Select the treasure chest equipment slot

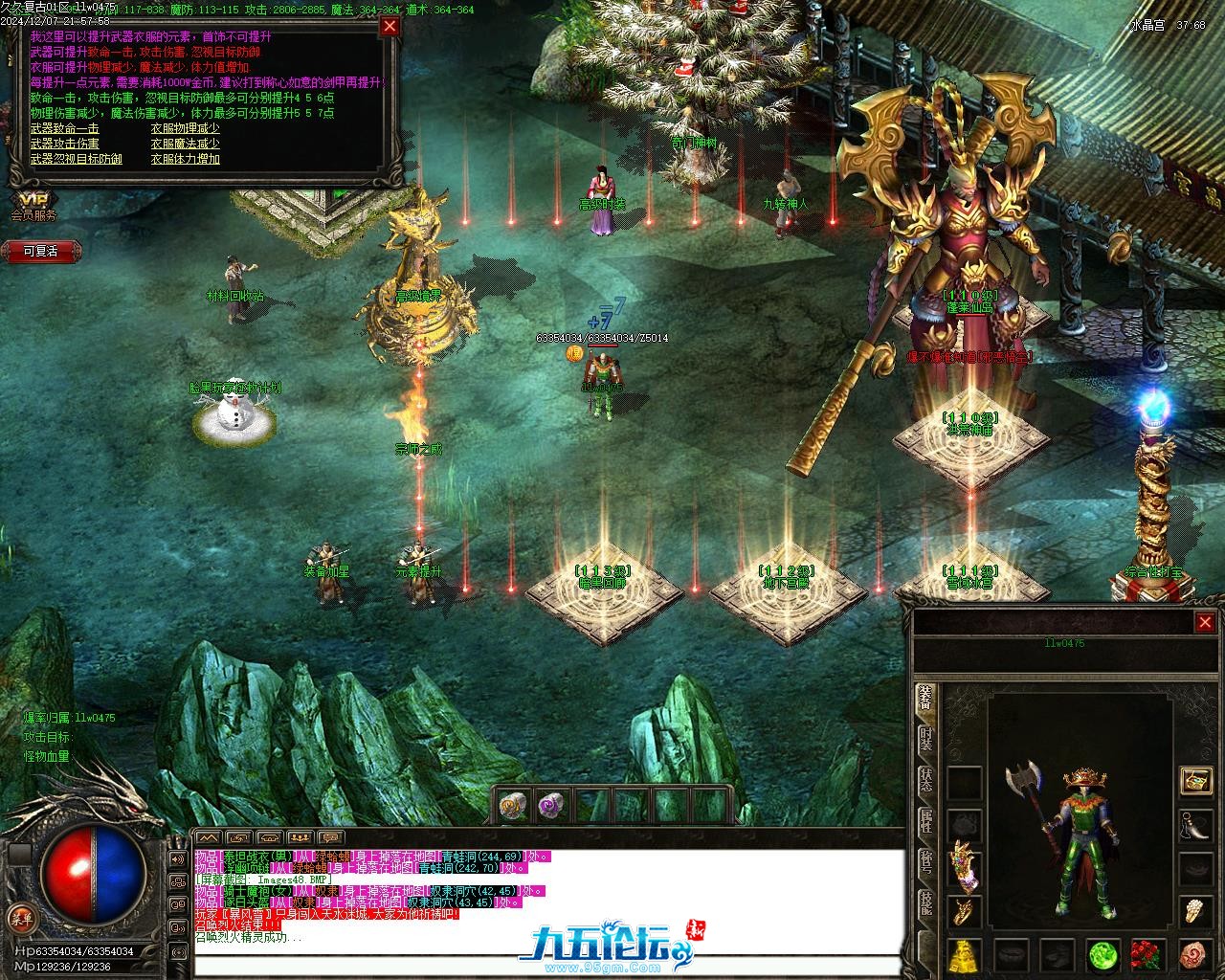1195,780
